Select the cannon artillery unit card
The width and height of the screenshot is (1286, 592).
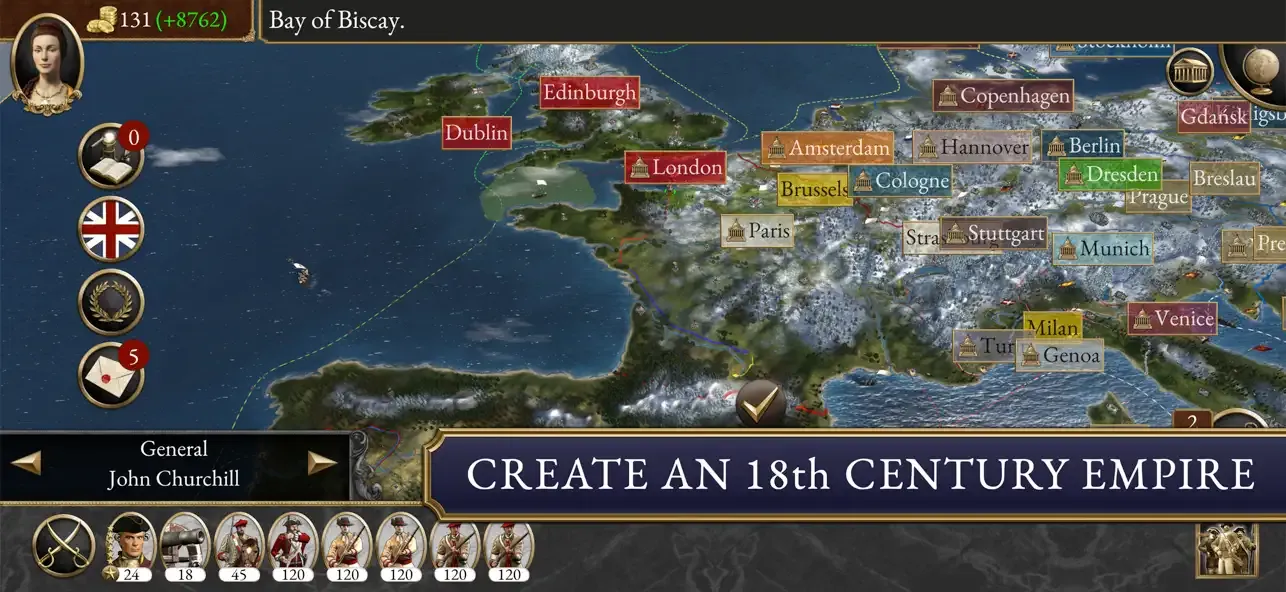[x=185, y=546]
